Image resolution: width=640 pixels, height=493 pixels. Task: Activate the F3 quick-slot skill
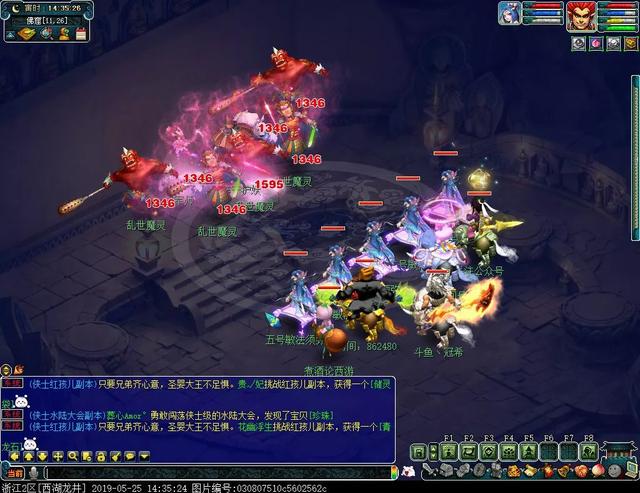tap(489, 451)
